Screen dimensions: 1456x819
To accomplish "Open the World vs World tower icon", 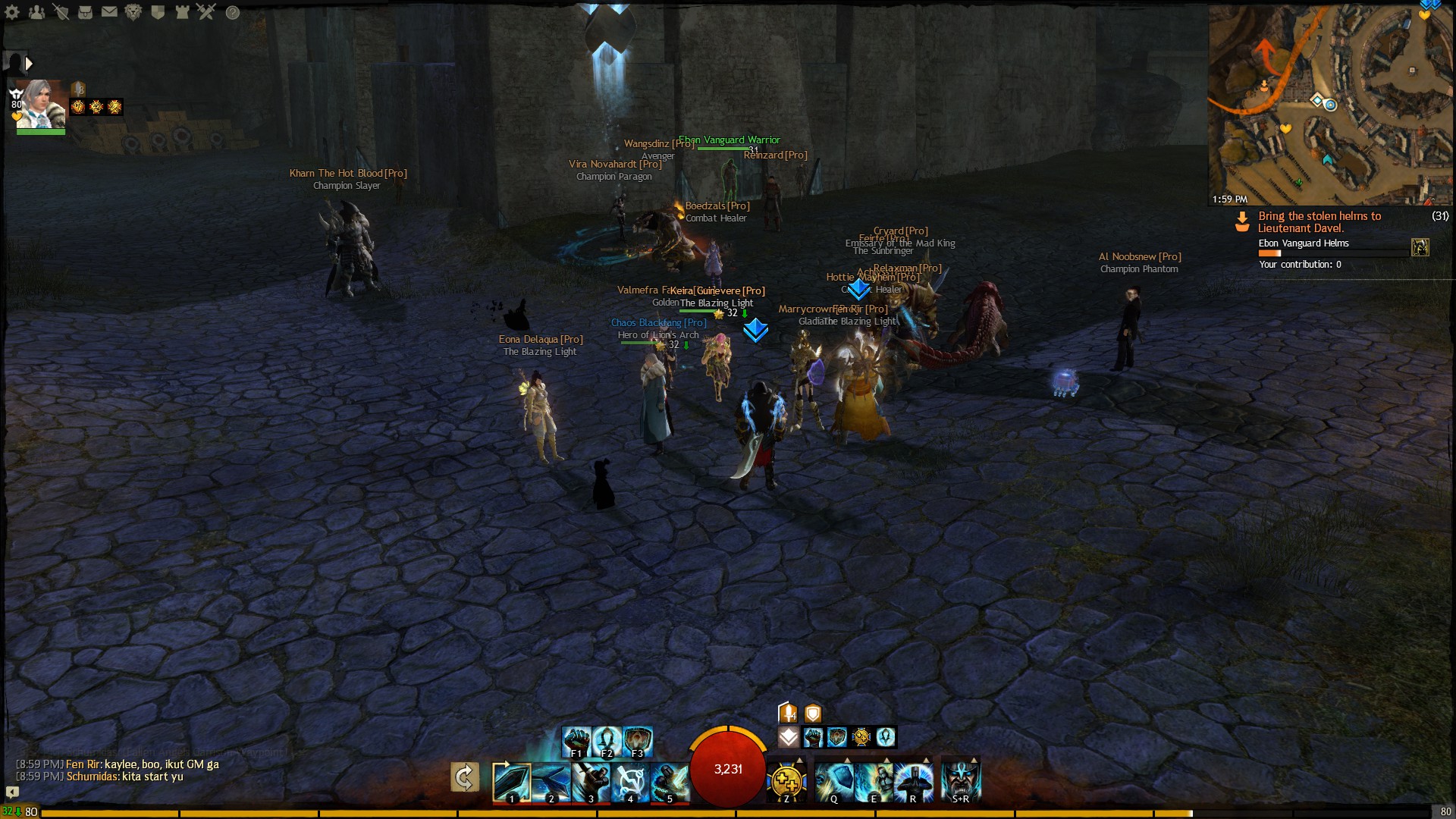I will click(x=182, y=12).
